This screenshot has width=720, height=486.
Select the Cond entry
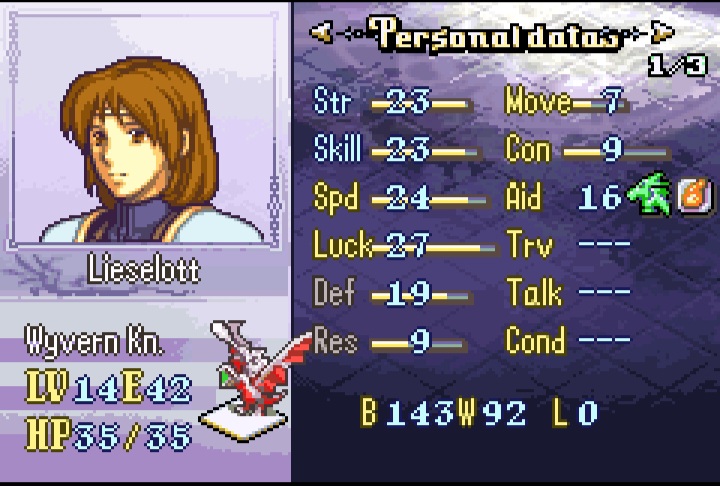(568, 341)
